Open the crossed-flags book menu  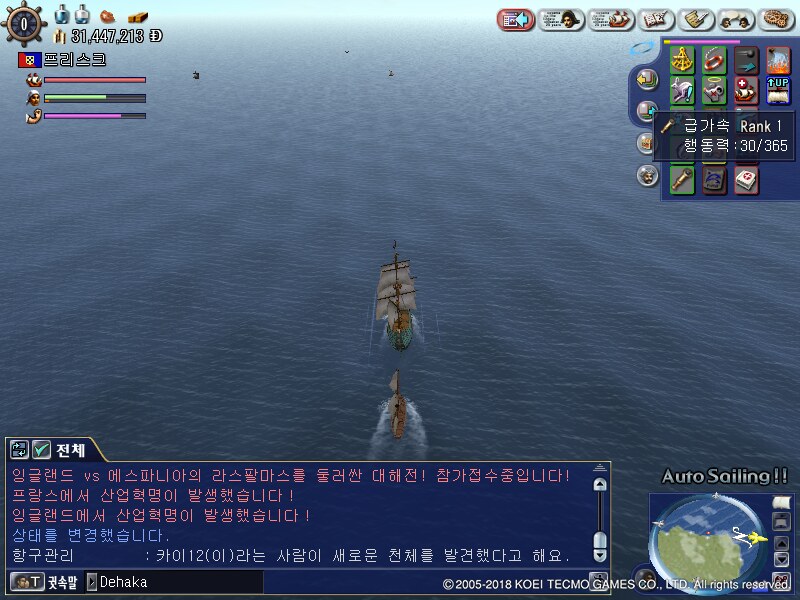(656, 19)
